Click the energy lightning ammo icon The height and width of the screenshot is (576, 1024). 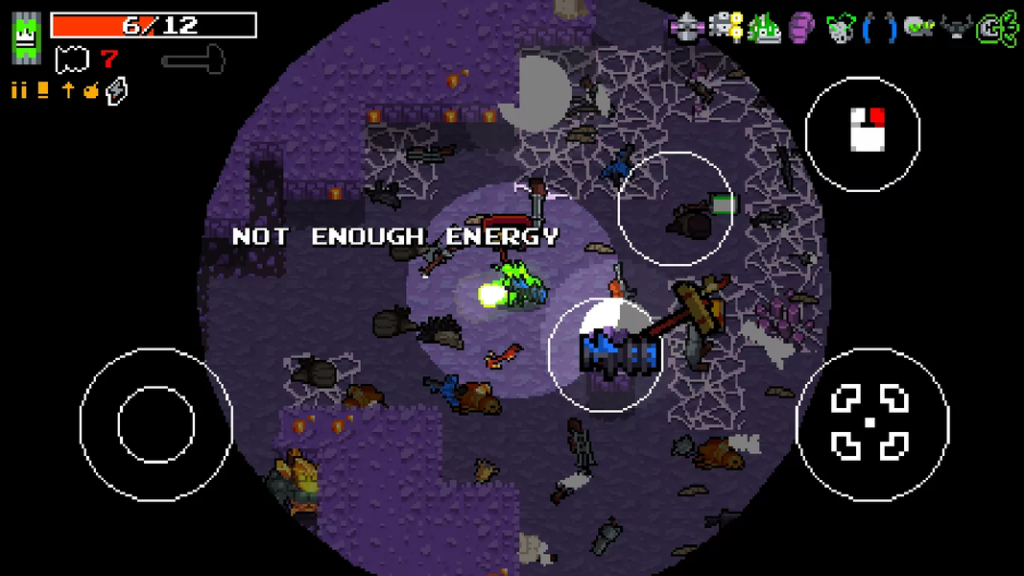[117, 90]
